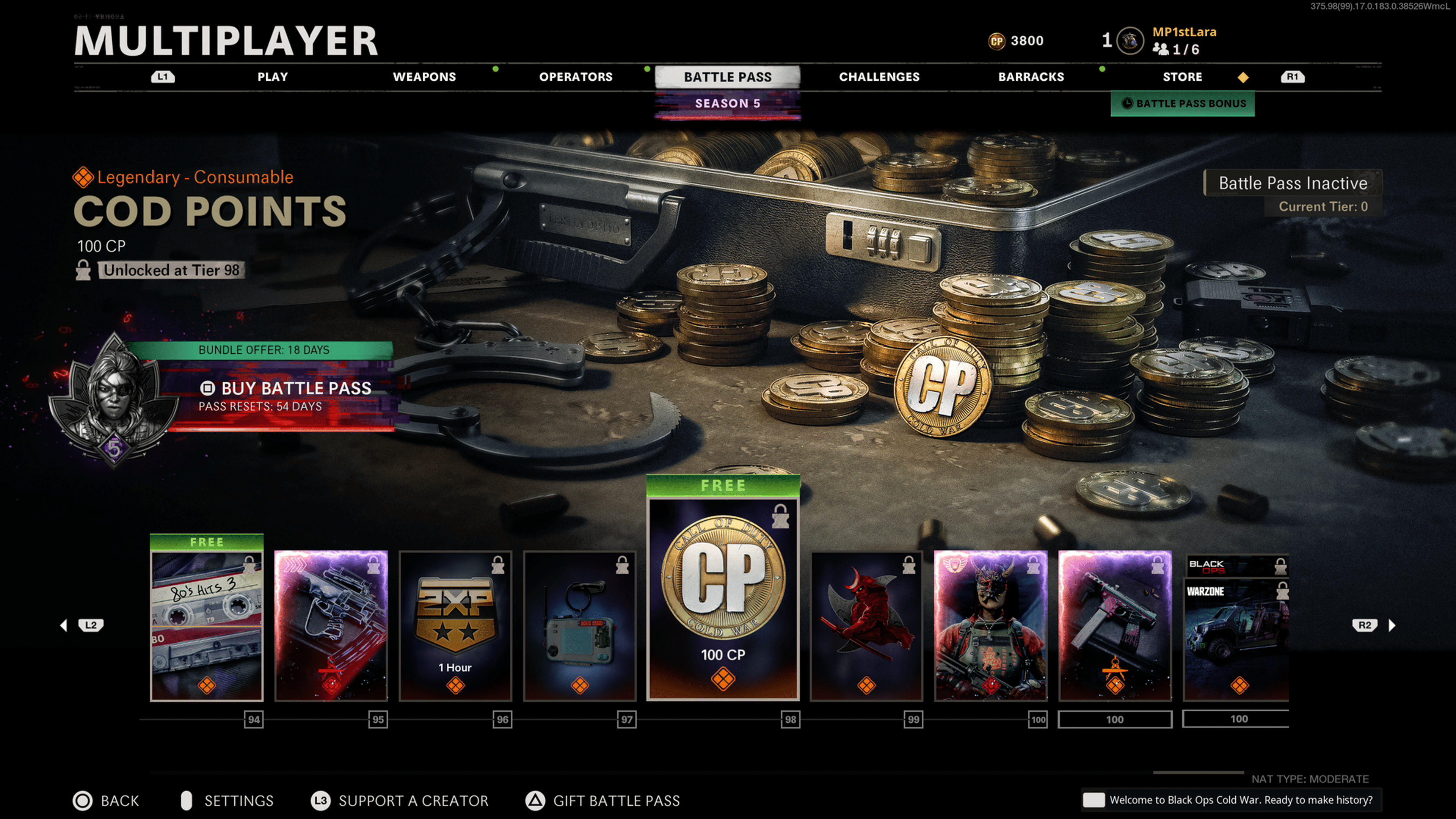Select the 100 CP reward tile

point(723,599)
